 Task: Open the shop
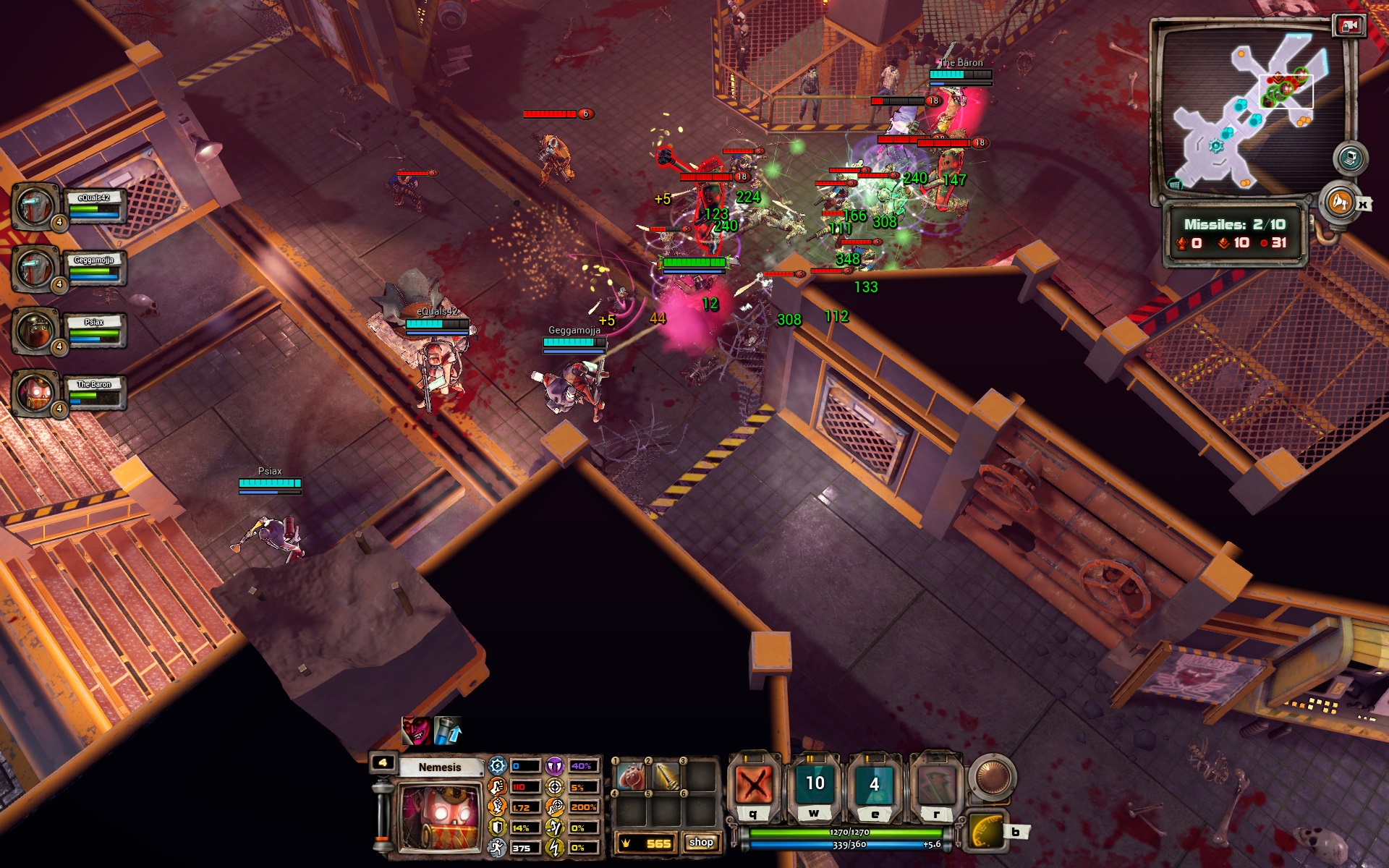[x=701, y=843]
